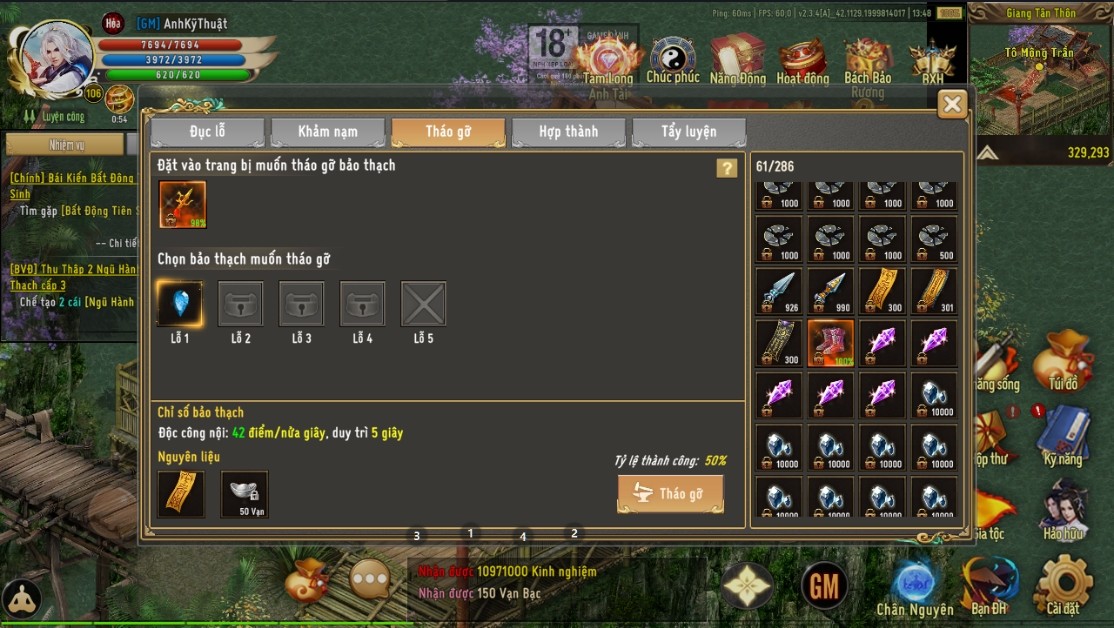Open Cài đặt settings gear
This screenshot has width=1114, height=628.
click(1063, 584)
